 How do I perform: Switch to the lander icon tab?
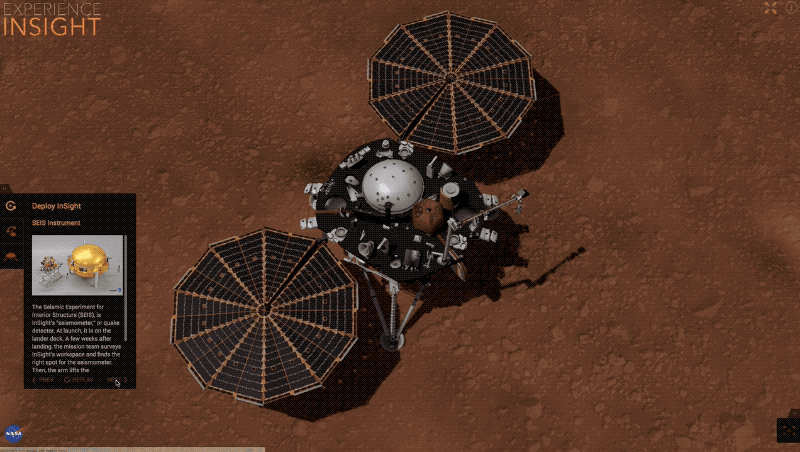click(11, 256)
